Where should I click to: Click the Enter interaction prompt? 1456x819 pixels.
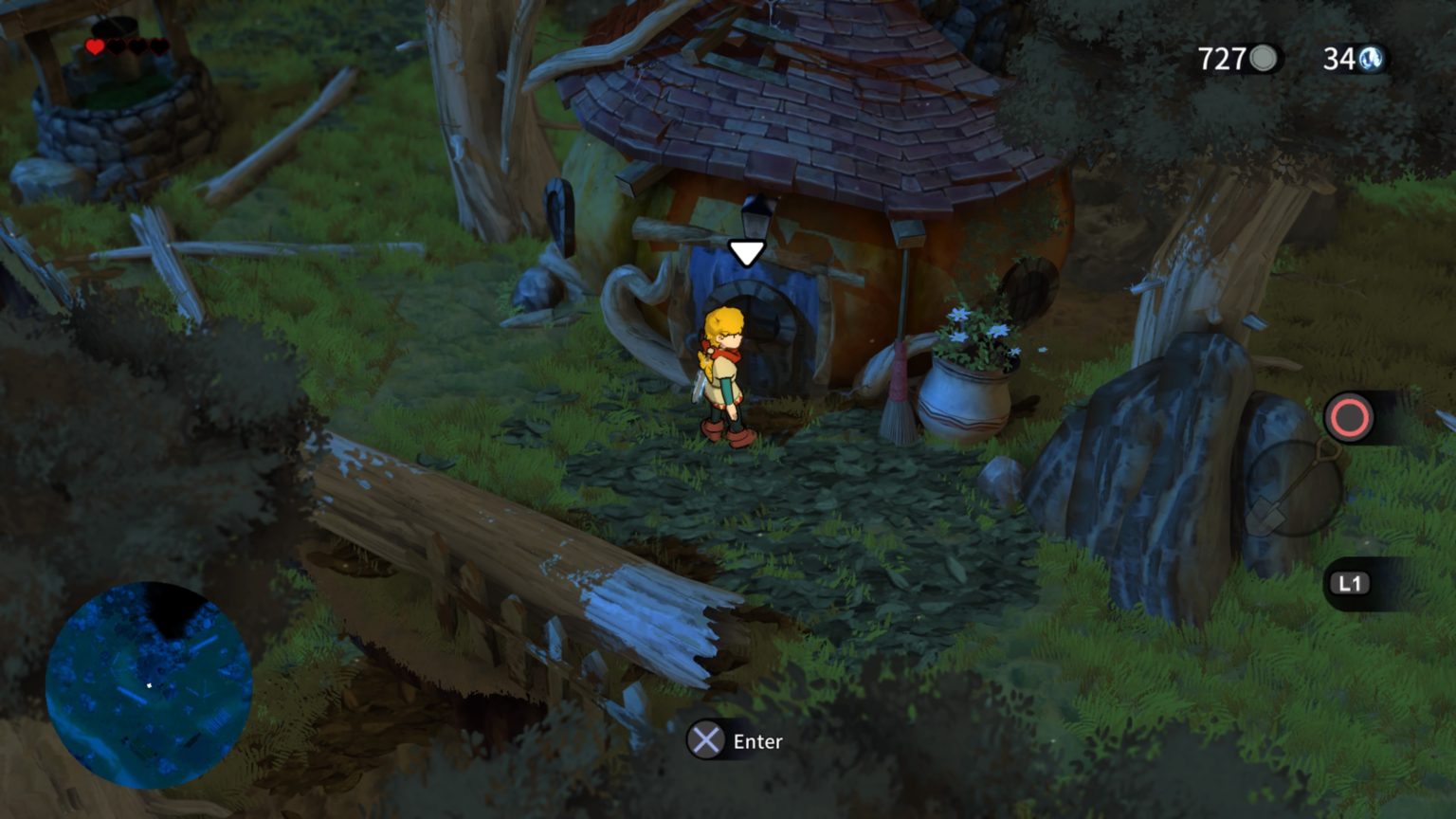click(755, 741)
